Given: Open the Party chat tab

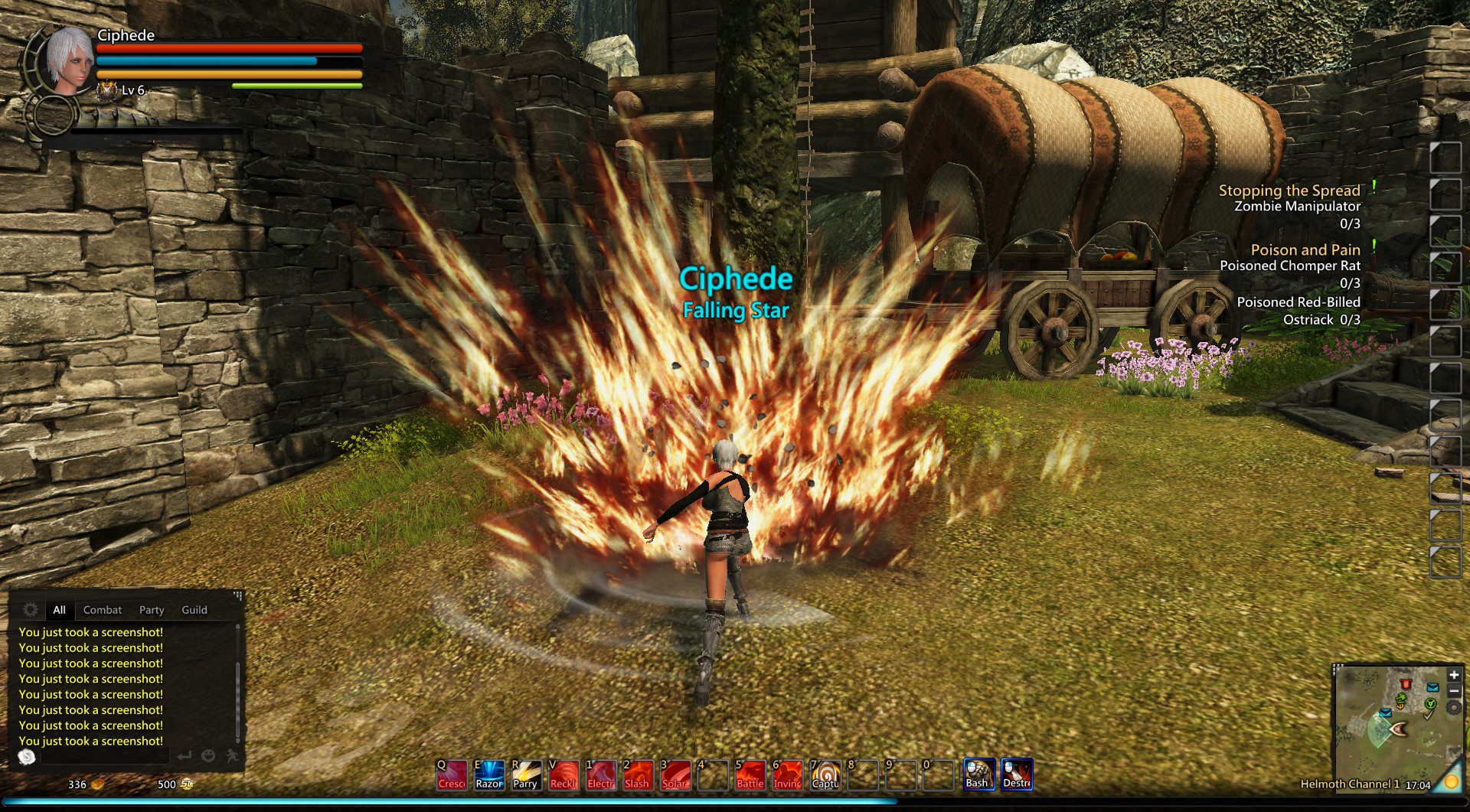Looking at the screenshot, I should pyautogui.click(x=152, y=610).
